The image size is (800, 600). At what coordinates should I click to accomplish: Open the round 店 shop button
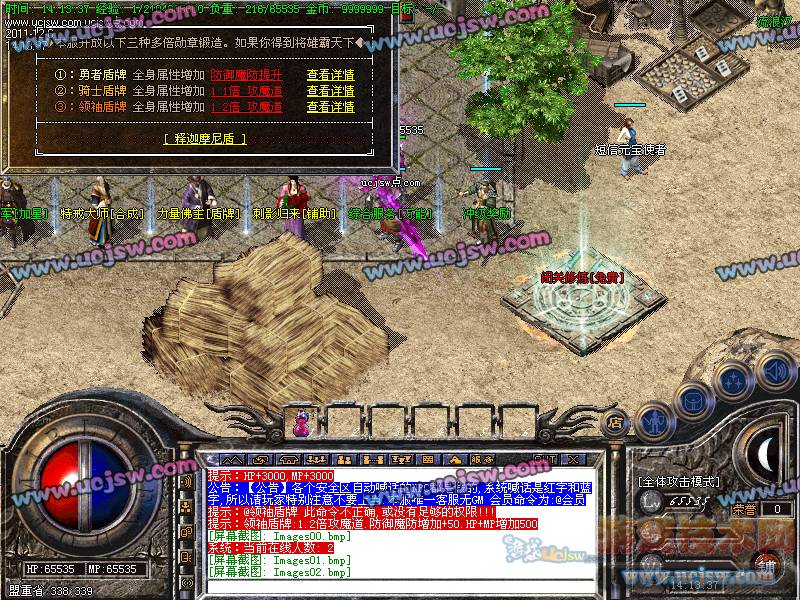pyautogui.click(x=616, y=422)
